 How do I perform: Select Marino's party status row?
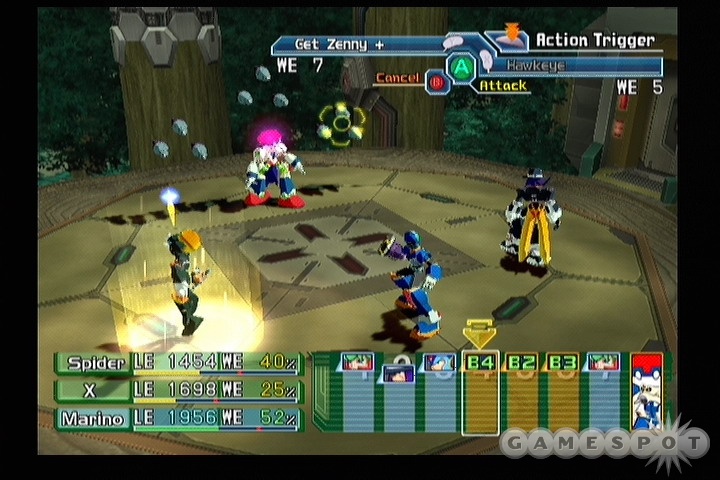[178, 417]
